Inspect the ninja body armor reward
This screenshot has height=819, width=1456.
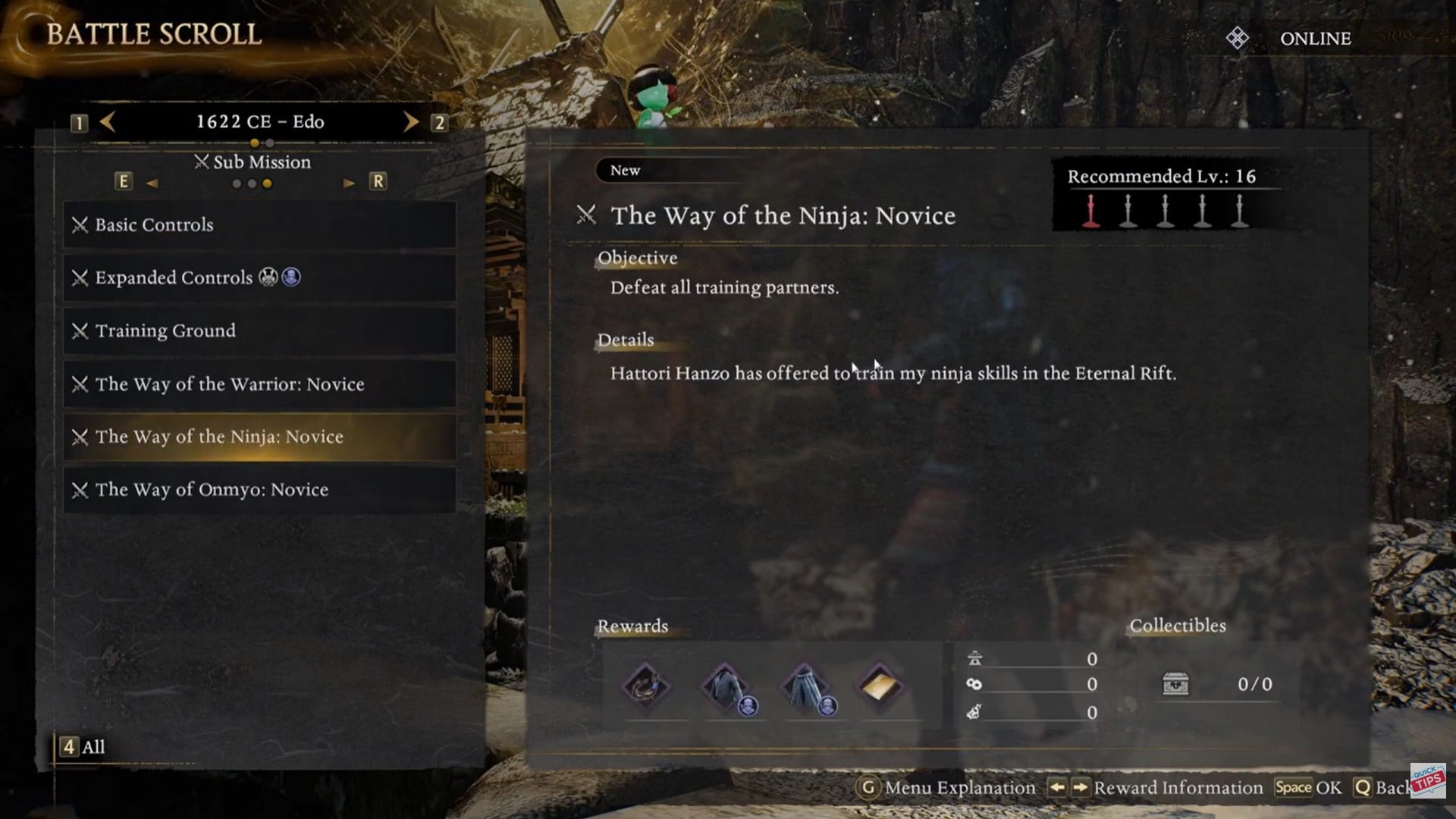(726, 686)
